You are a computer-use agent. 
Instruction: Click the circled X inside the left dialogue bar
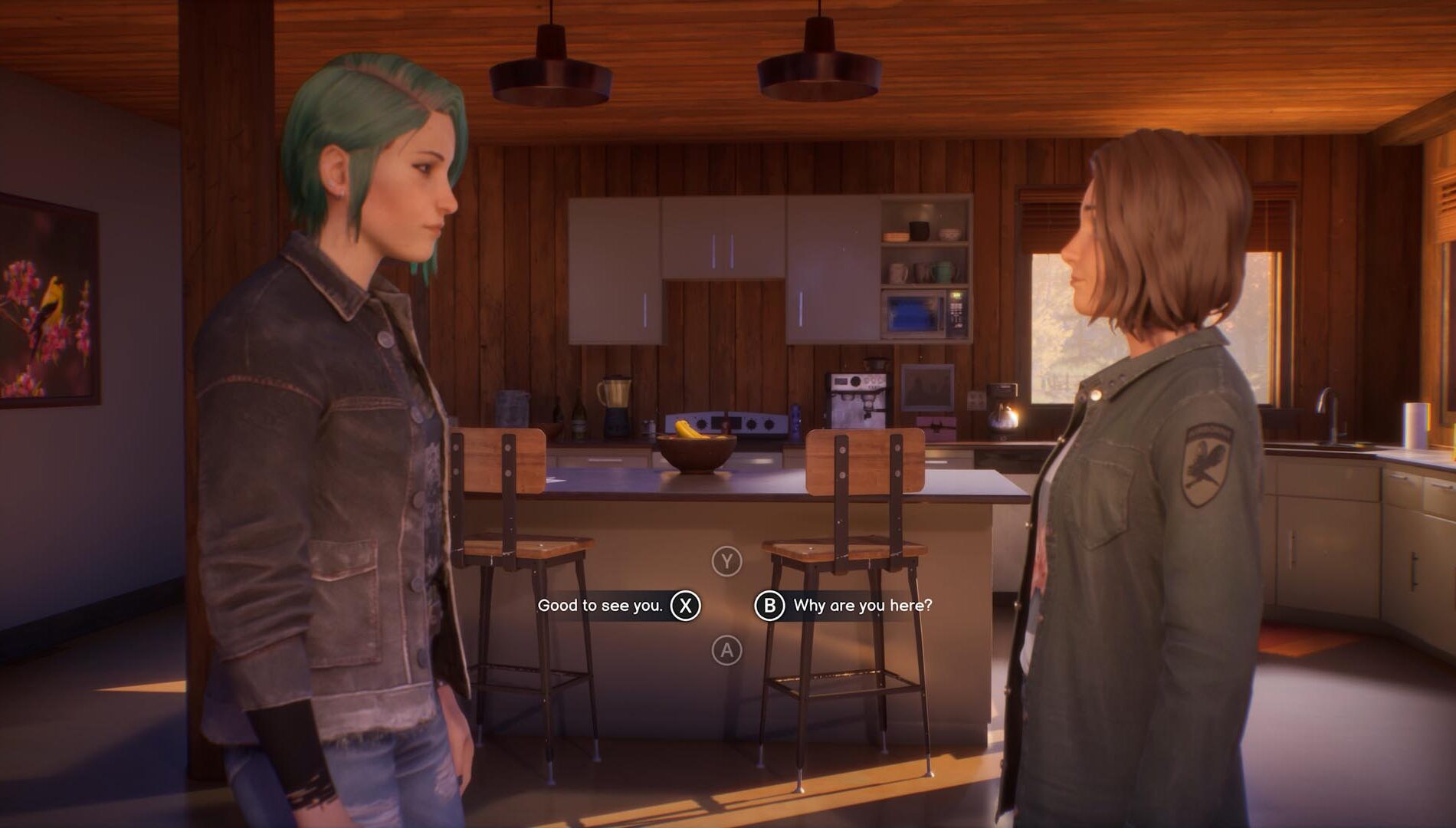(684, 603)
